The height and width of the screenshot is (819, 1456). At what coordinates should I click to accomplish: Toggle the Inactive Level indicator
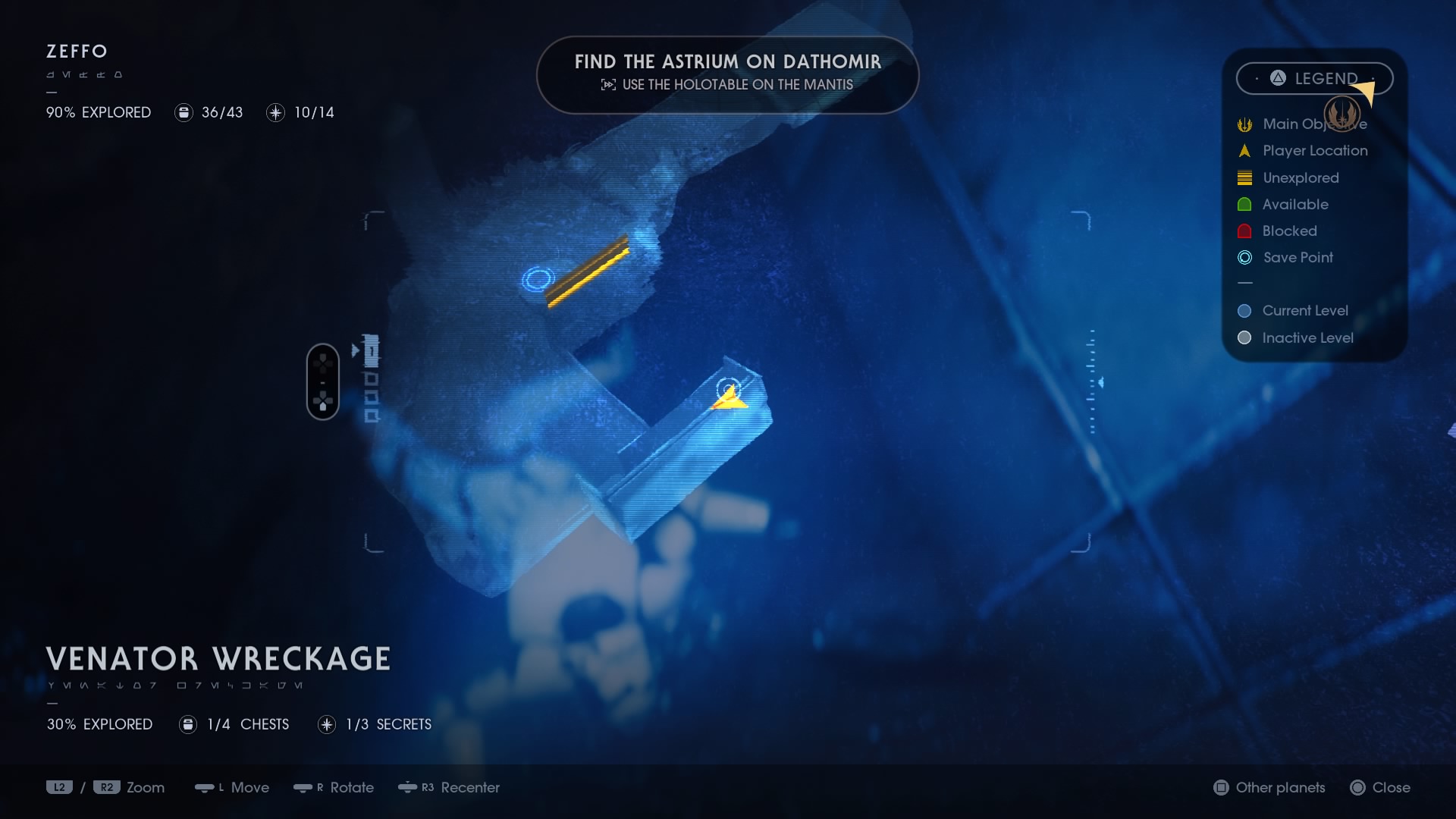point(1244,338)
